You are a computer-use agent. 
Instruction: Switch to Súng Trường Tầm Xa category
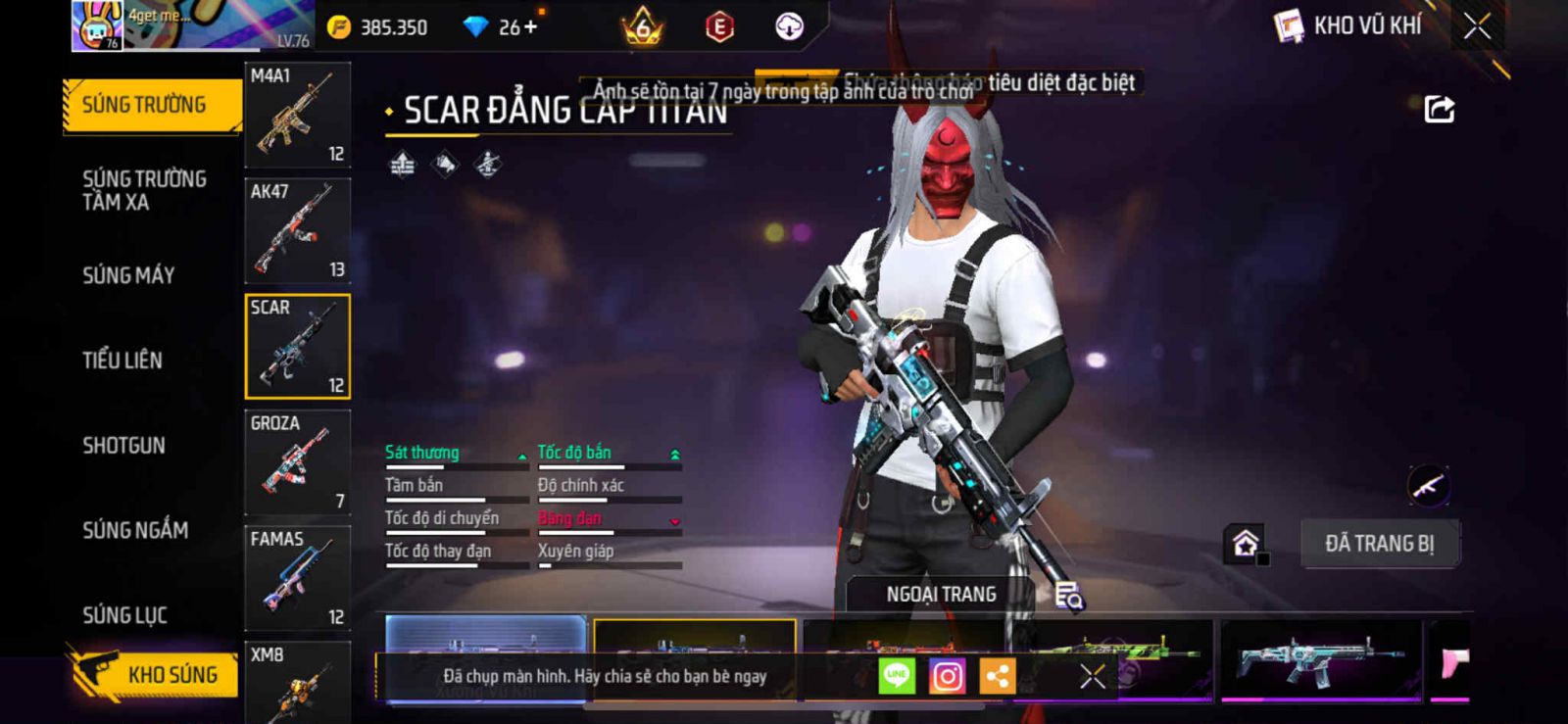coord(144,190)
